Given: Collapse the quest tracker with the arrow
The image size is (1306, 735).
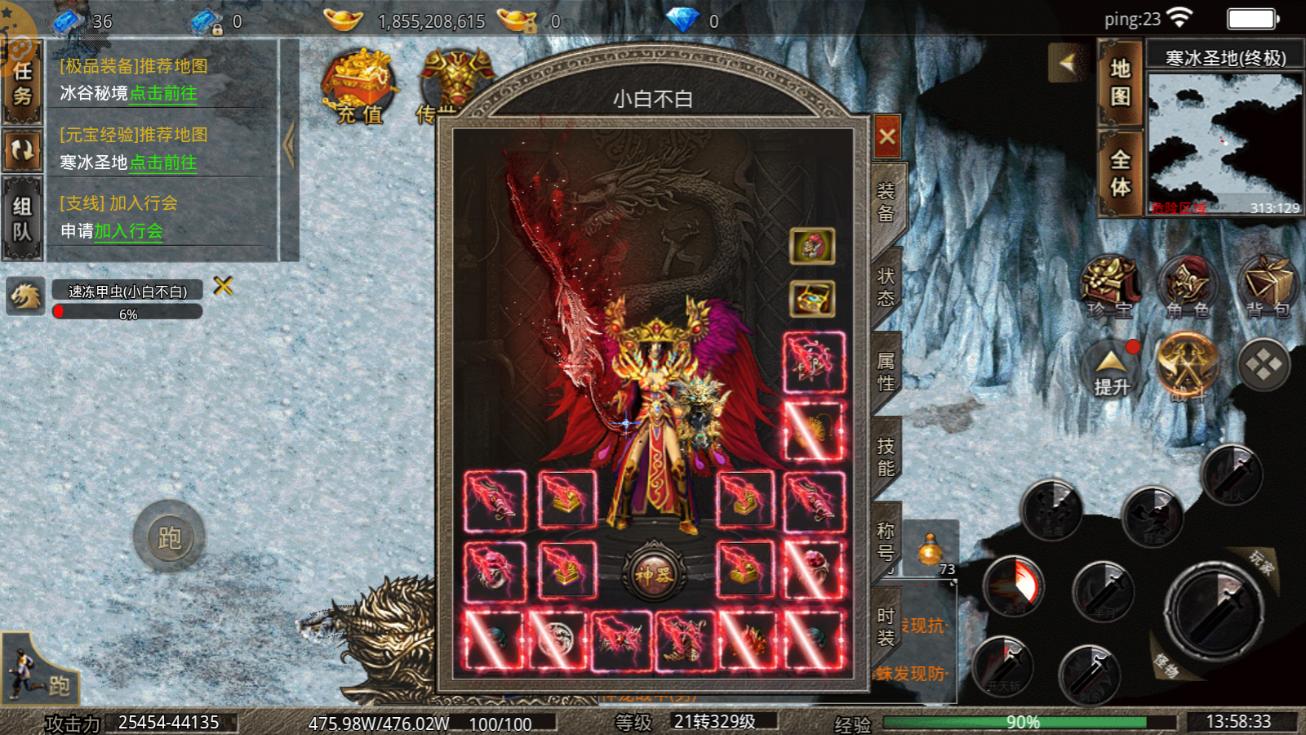Looking at the screenshot, I should [x=289, y=146].
